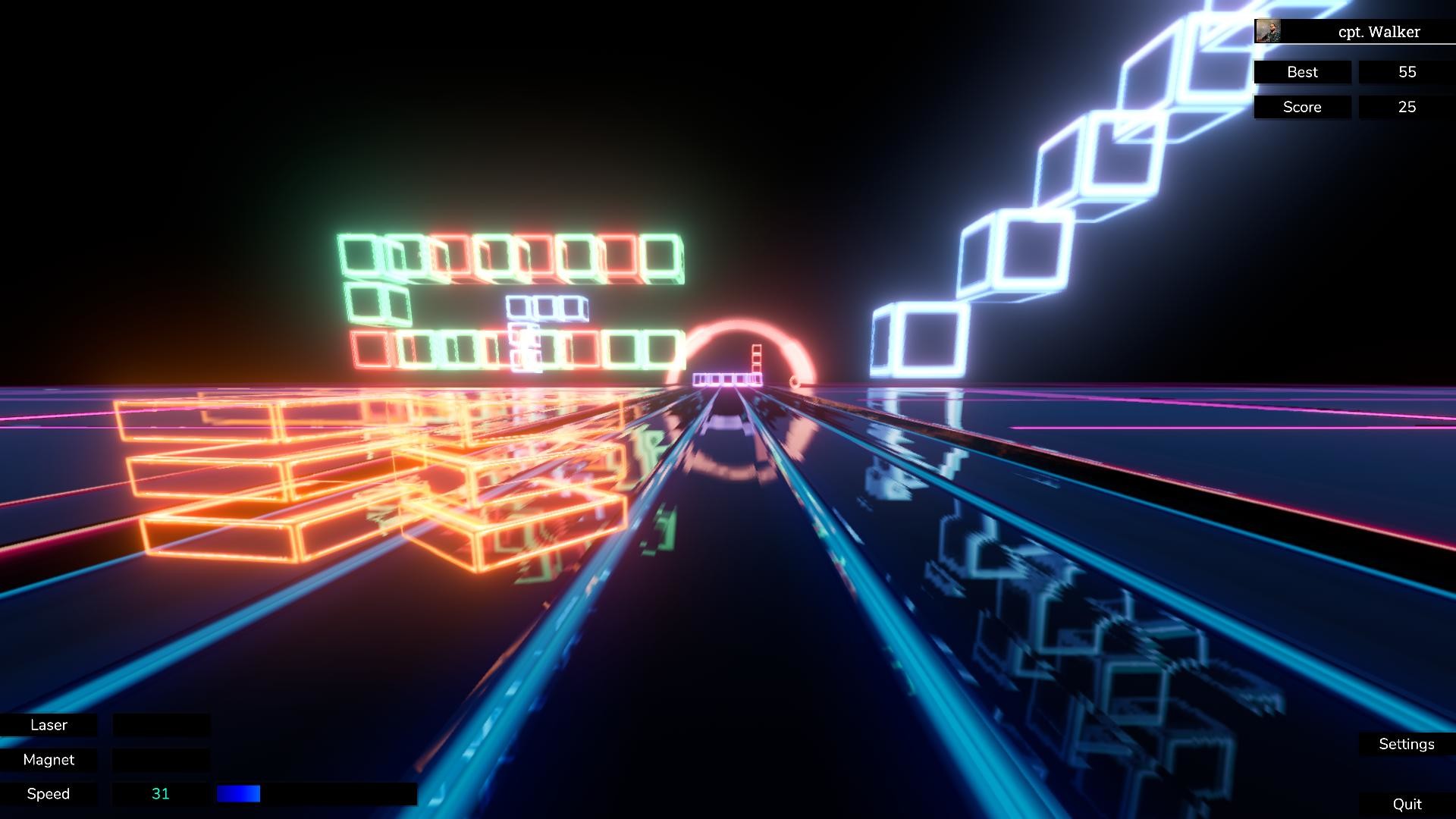Screen dimensions: 1456x819
Task: Click the cpt. Walker avatar portrait
Action: 1269,31
